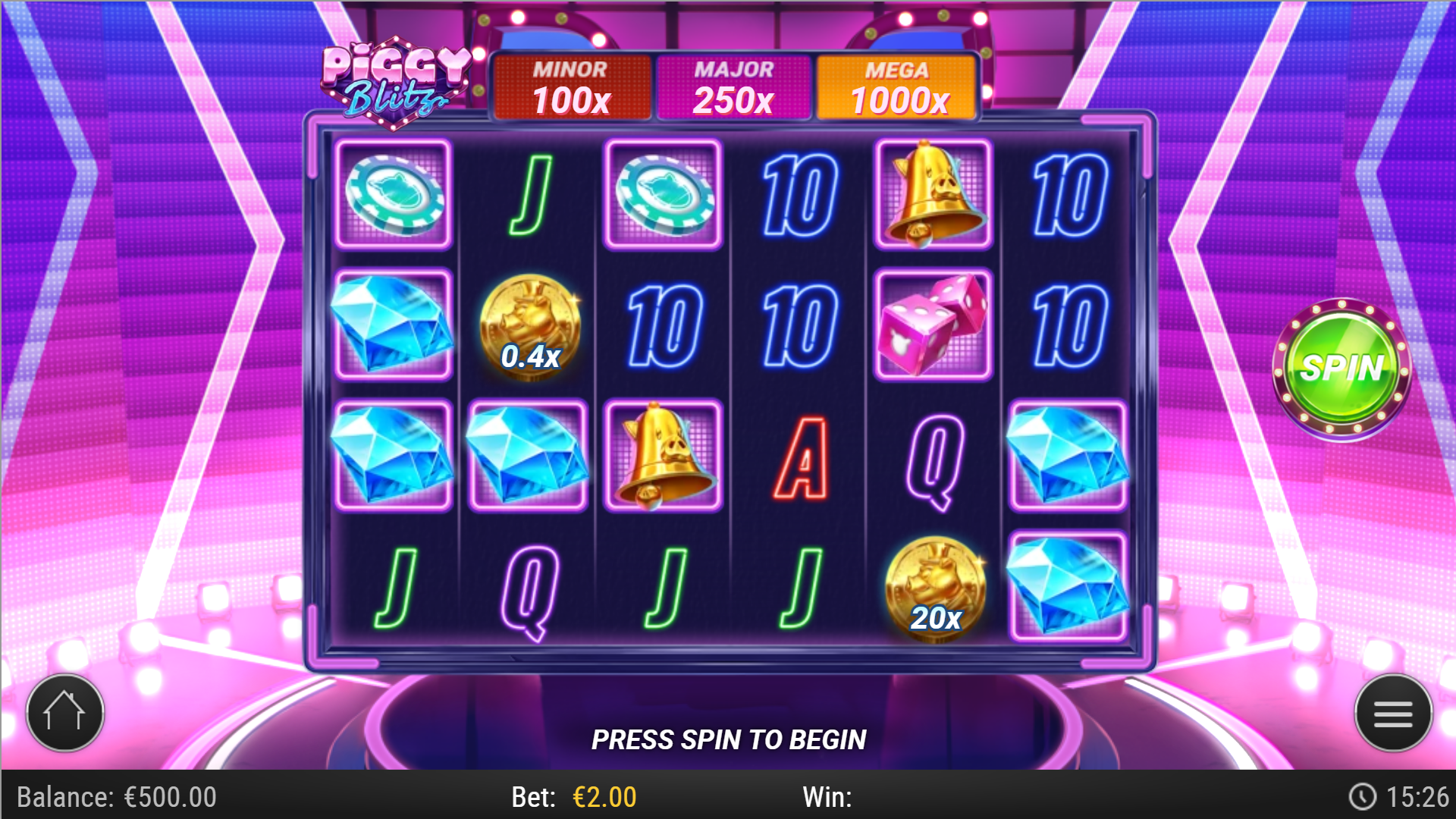Viewport: 1456px width, 819px height.
Task: Click the home button
Action: point(64,711)
